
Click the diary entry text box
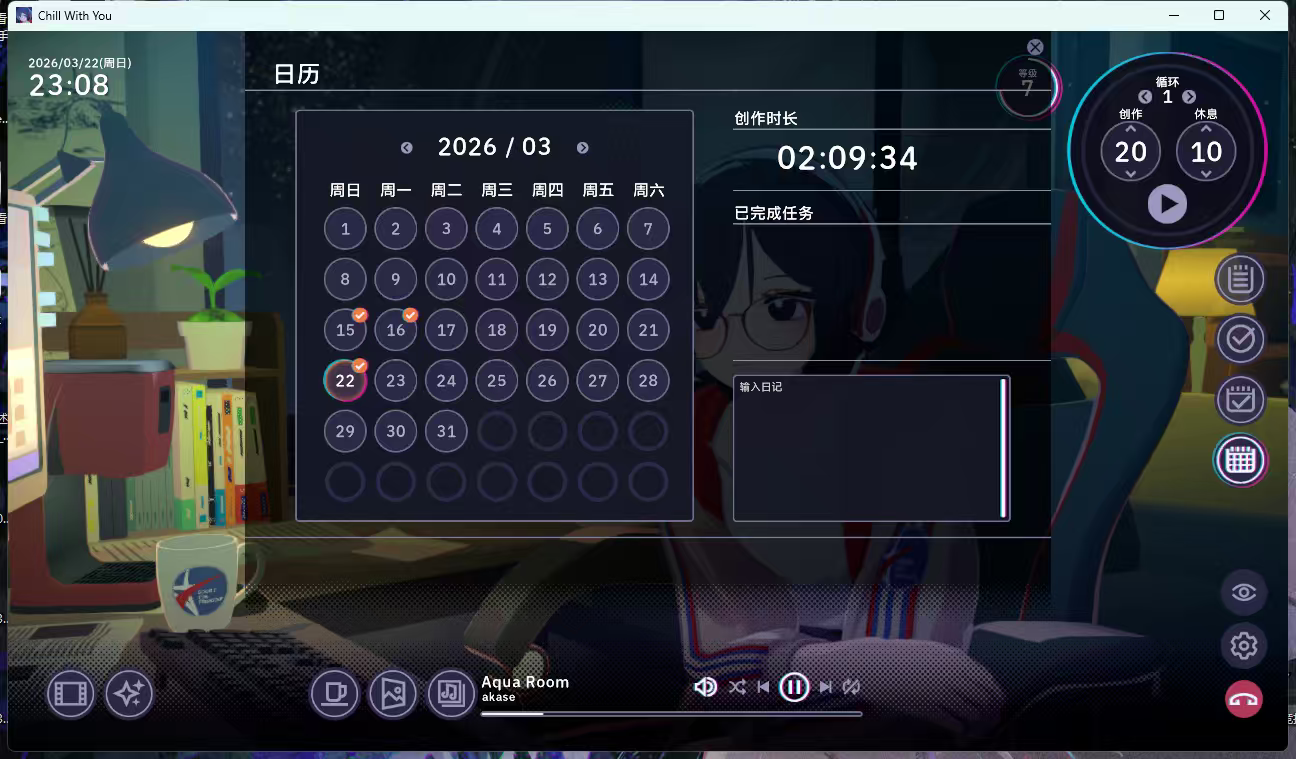coord(867,448)
